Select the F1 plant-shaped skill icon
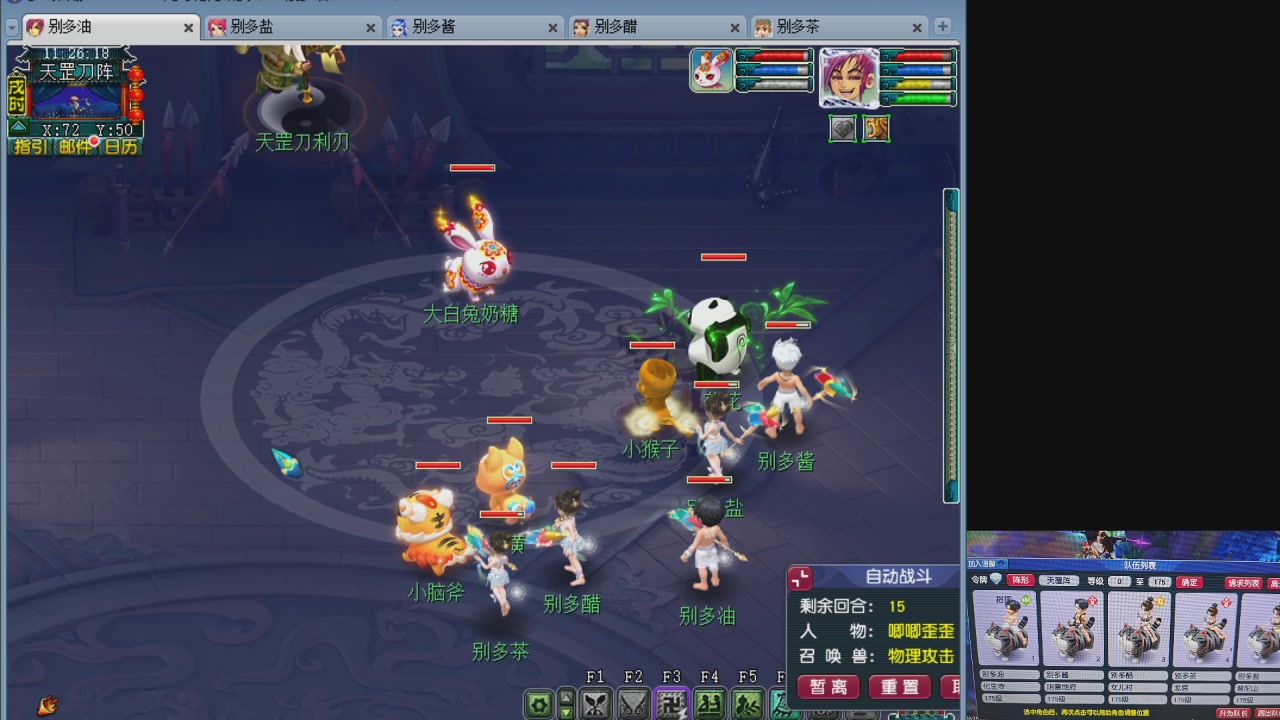Viewport: 1280px width, 720px height. [596, 703]
